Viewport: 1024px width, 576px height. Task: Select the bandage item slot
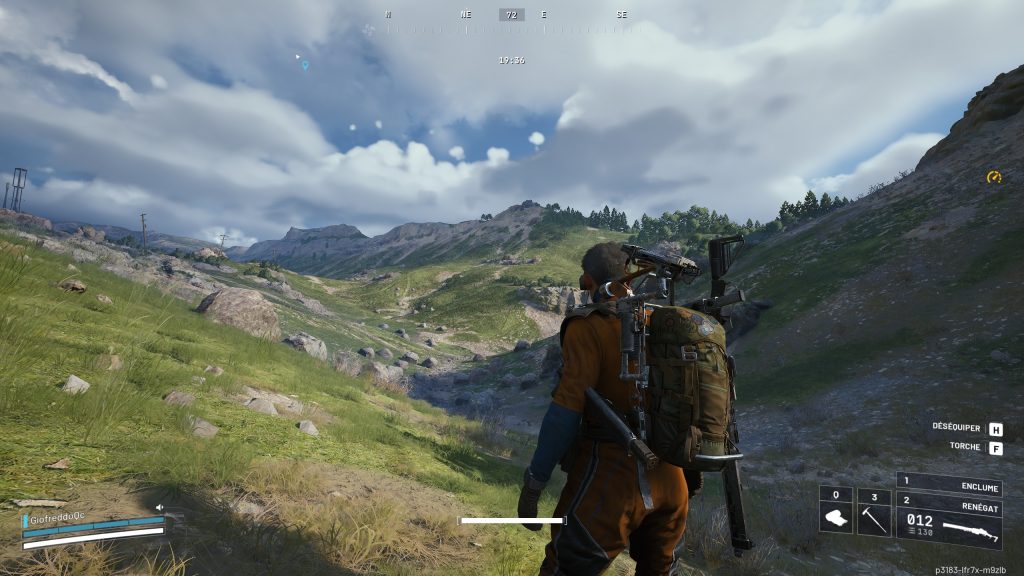tap(836, 512)
